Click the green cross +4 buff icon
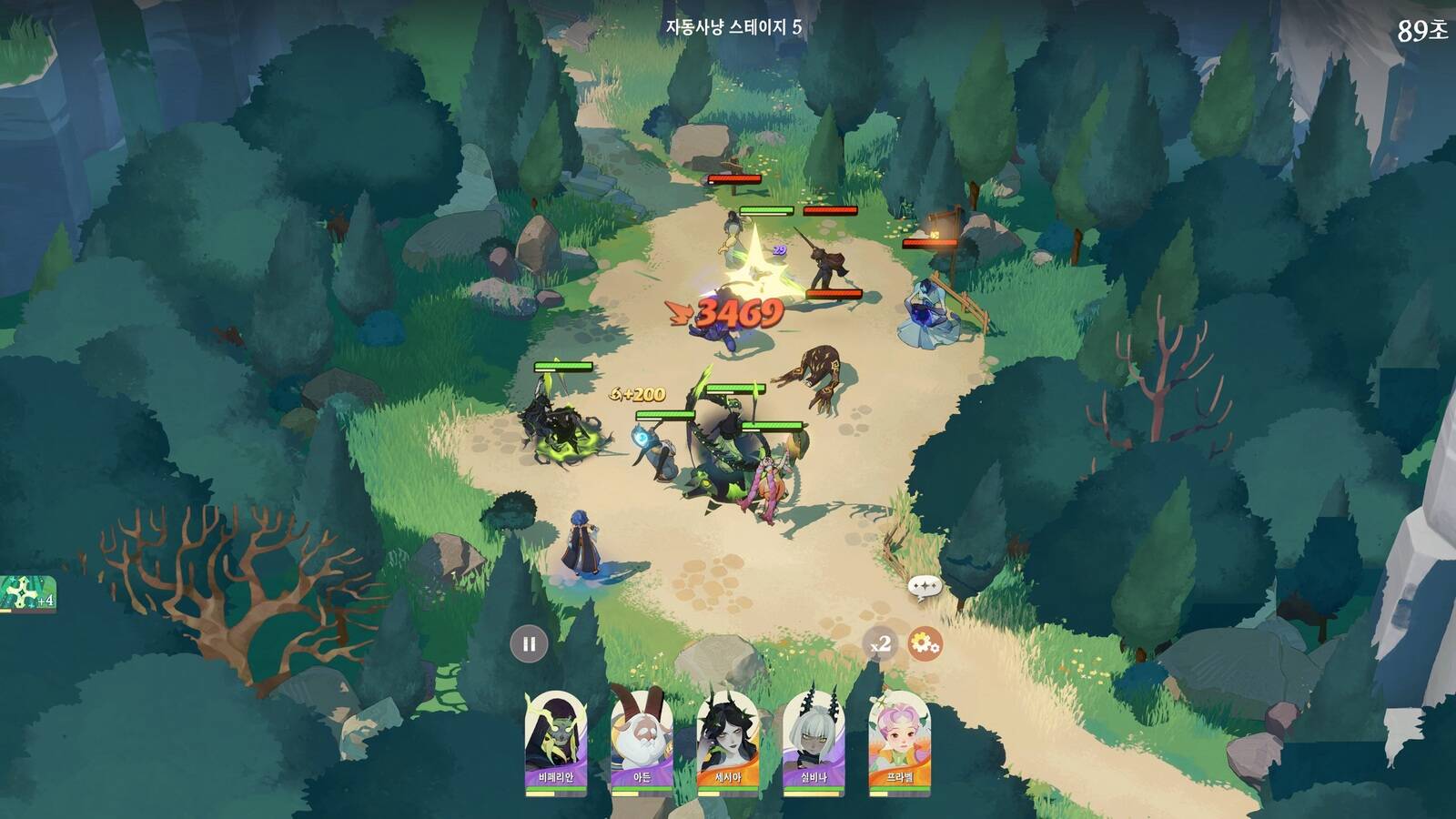The height and width of the screenshot is (819, 1456). (x=27, y=594)
